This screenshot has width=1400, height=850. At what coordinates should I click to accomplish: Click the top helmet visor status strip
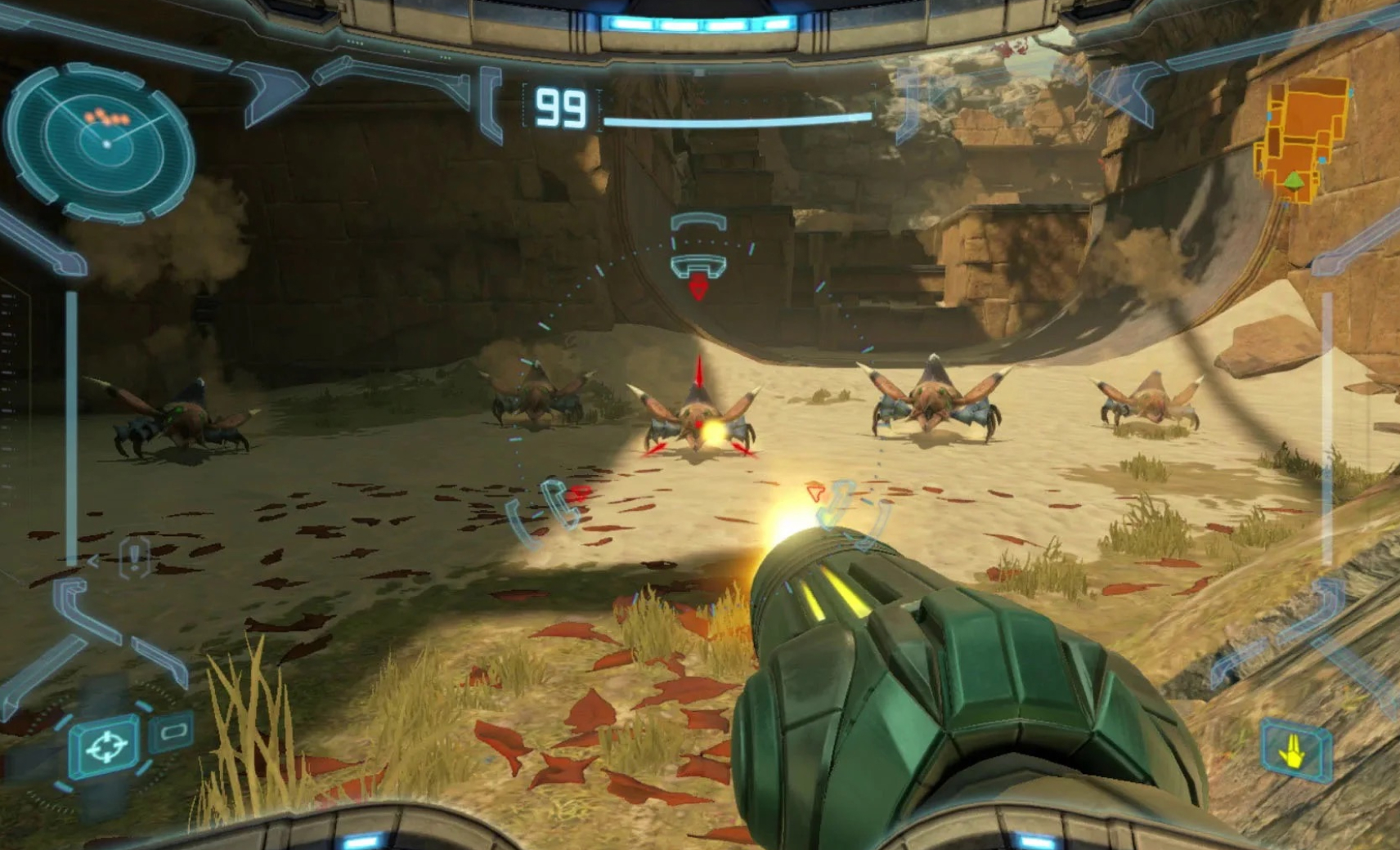click(700, 25)
